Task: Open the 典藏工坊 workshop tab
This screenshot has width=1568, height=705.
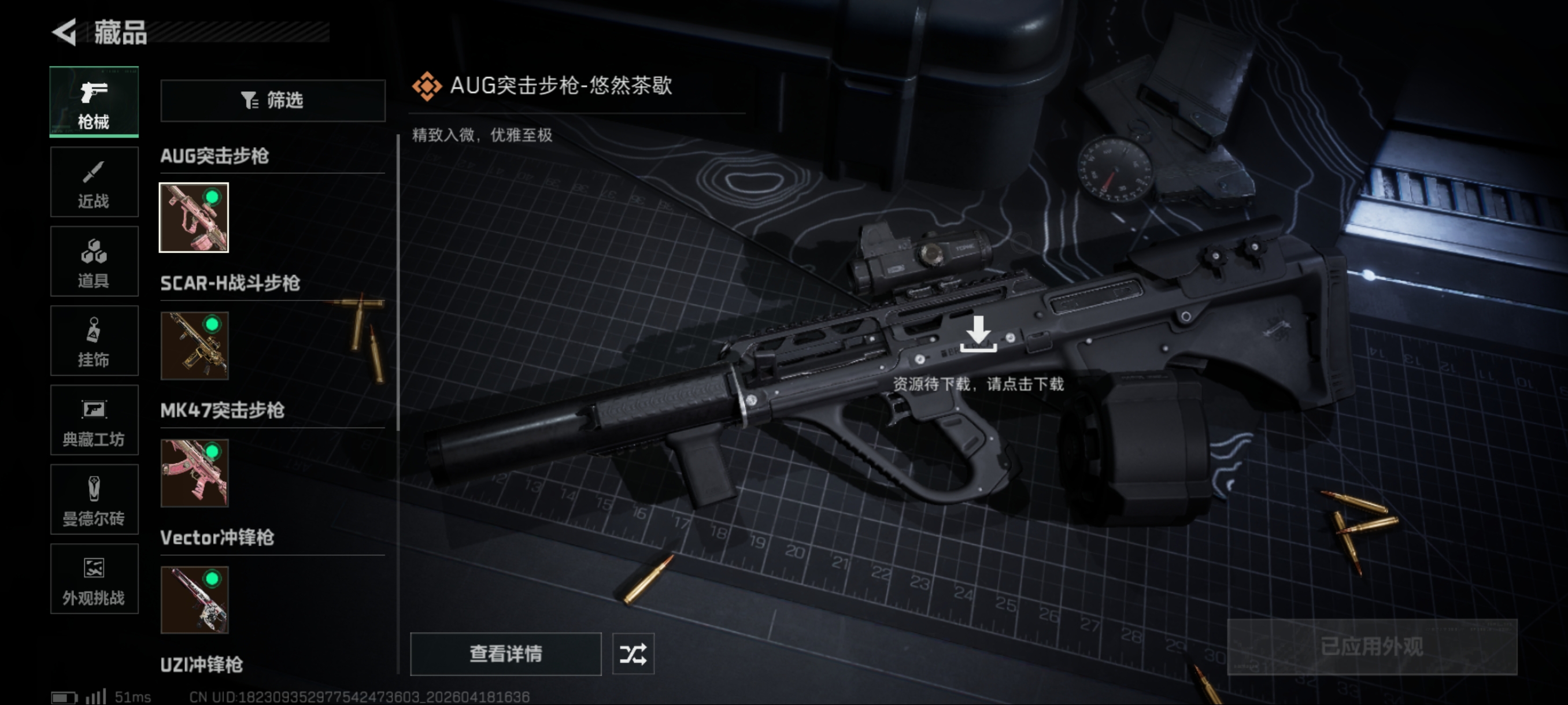Action: (94, 420)
